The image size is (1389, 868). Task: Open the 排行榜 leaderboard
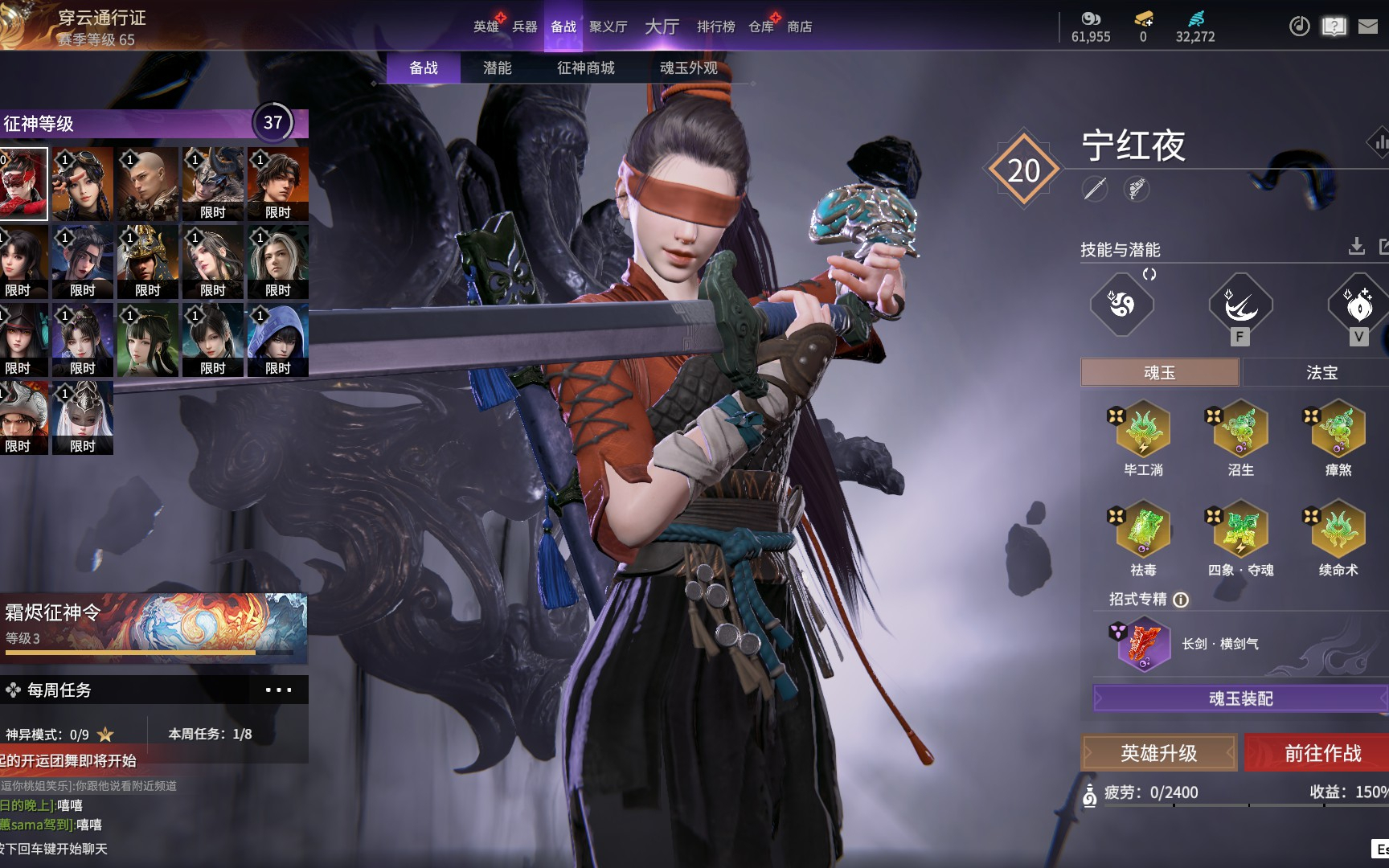tap(715, 27)
